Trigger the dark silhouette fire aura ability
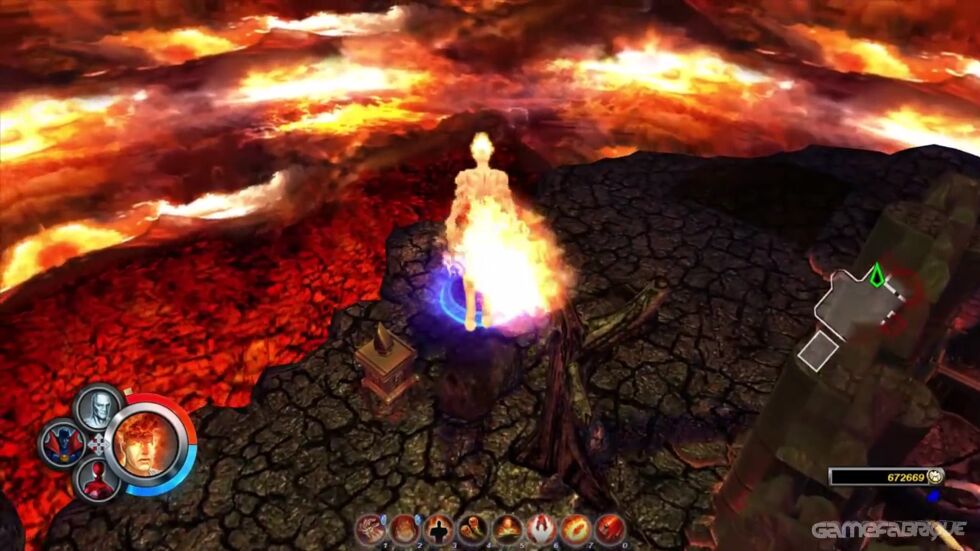The image size is (980, 551). coord(439,528)
